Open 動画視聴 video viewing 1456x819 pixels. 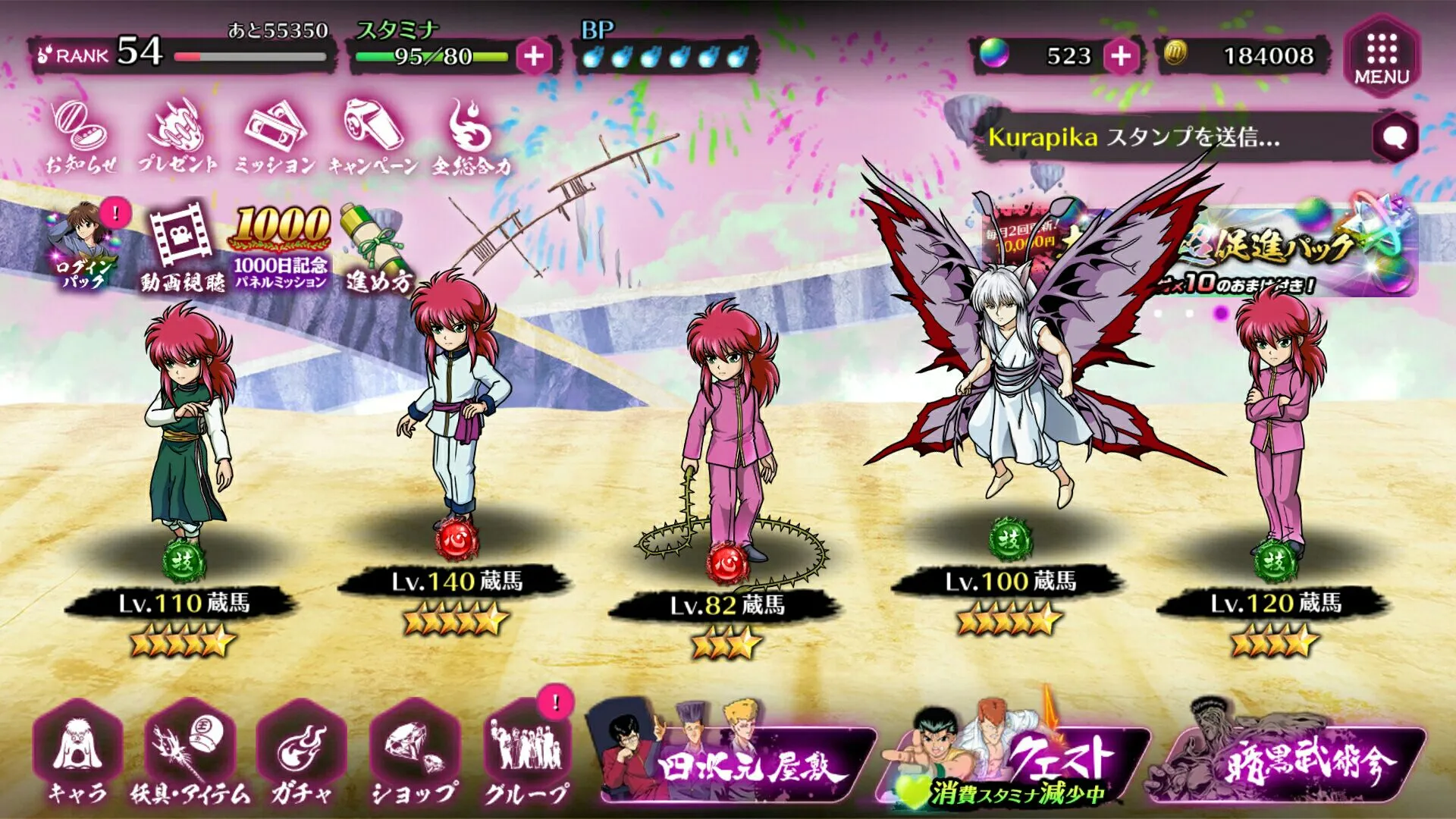point(182,246)
